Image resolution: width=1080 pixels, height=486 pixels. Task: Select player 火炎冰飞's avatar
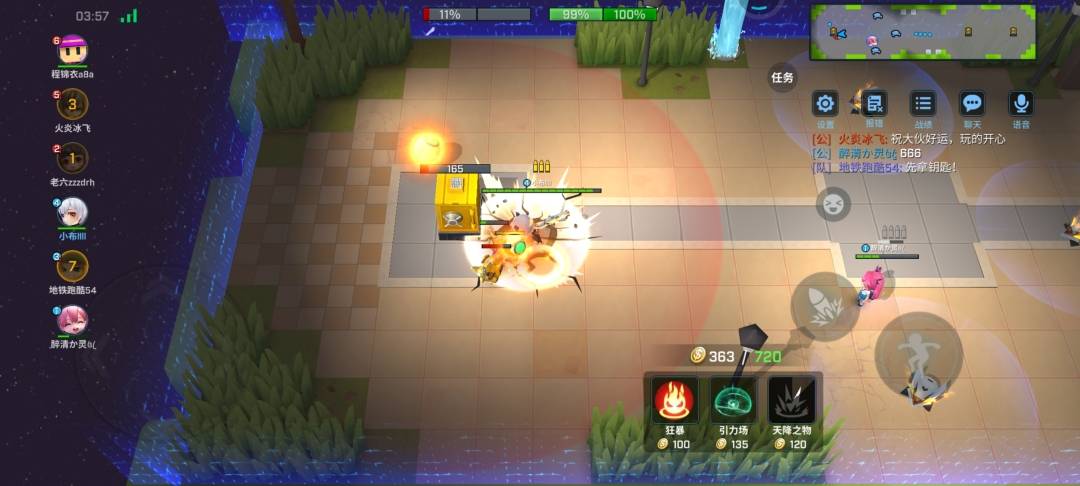pyautogui.click(x=72, y=104)
